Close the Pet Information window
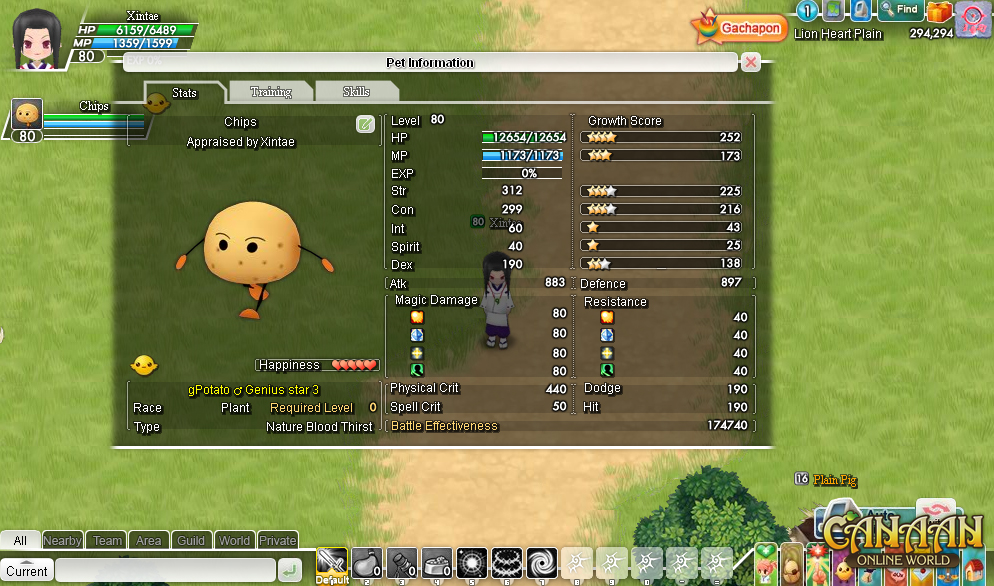This screenshot has width=994, height=586. coord(750,62)
